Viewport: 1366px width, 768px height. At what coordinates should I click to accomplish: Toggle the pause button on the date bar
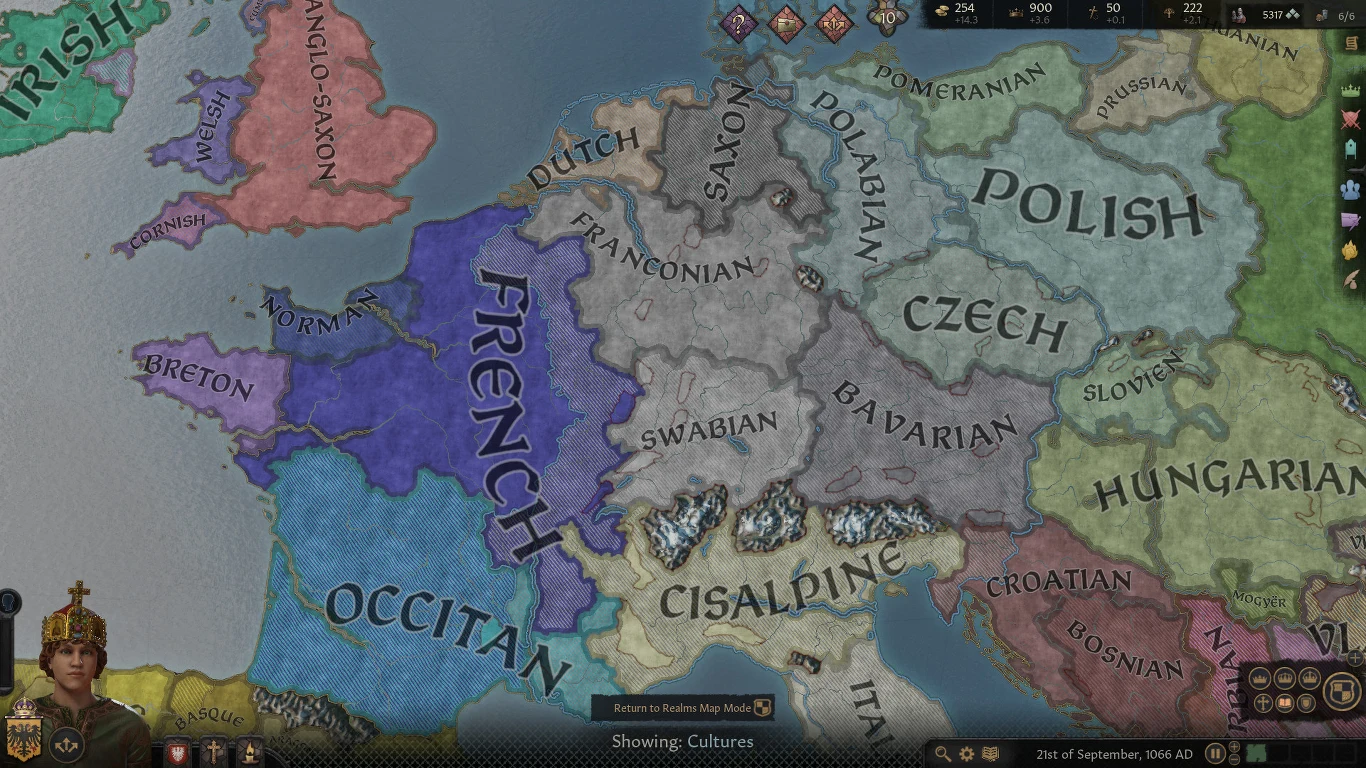tap(1216, 753)
